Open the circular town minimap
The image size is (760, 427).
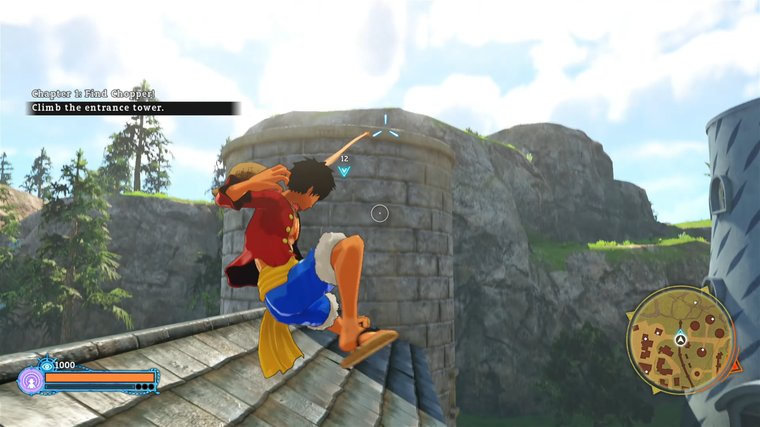681,341
